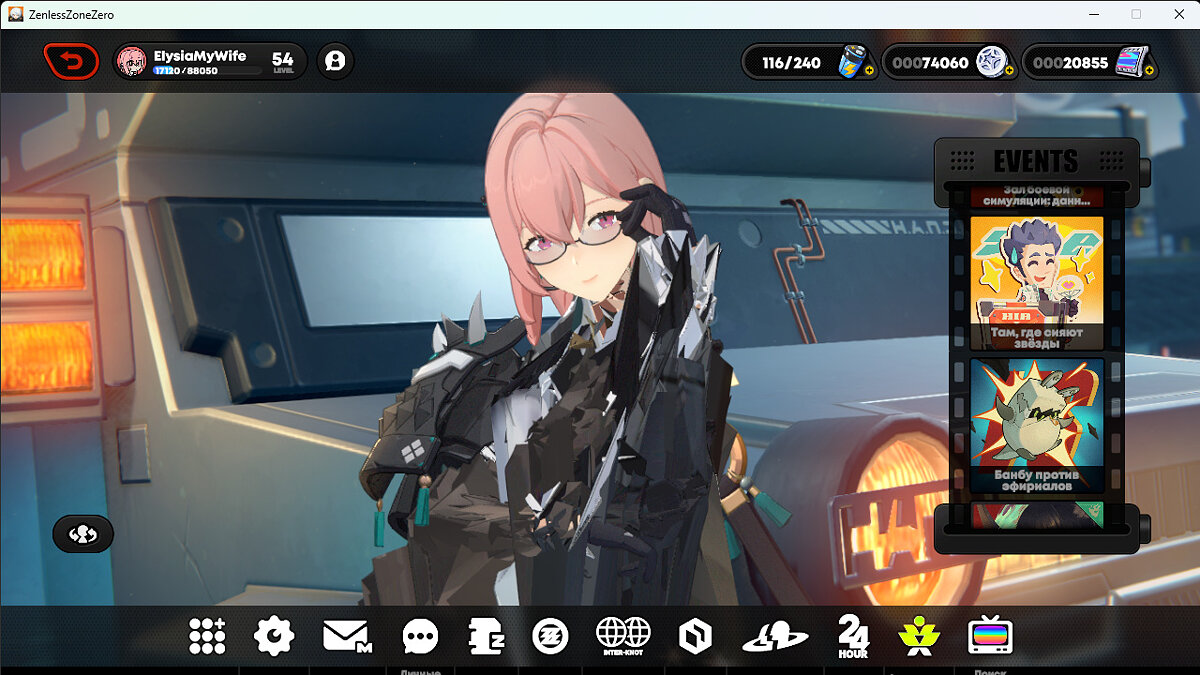Click the red back arrow button
The height and width of the screenshot is (675, 1200).
(x=71, y=62)
